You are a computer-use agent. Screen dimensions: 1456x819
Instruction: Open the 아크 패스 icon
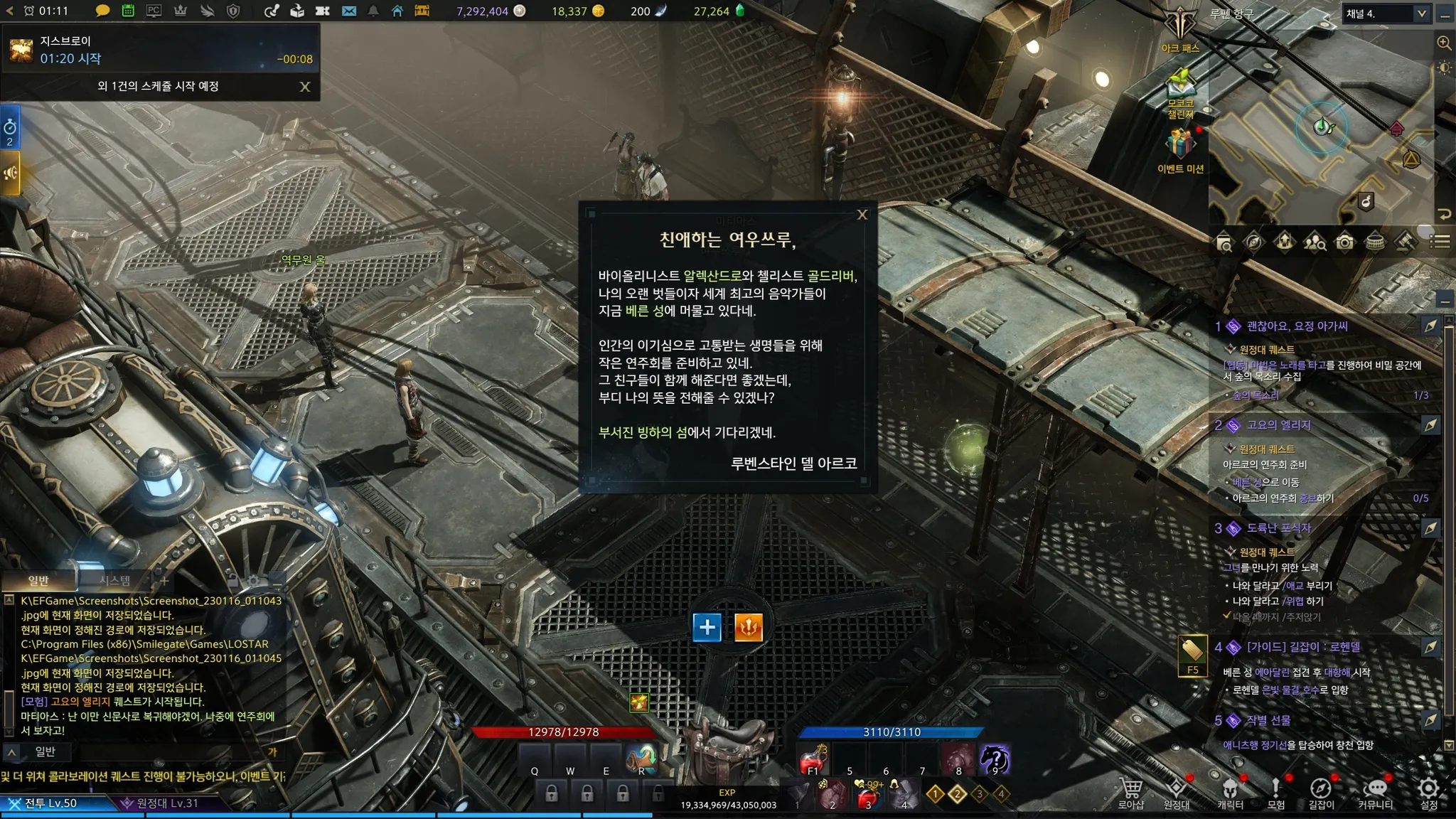(x=1180, y=28)
